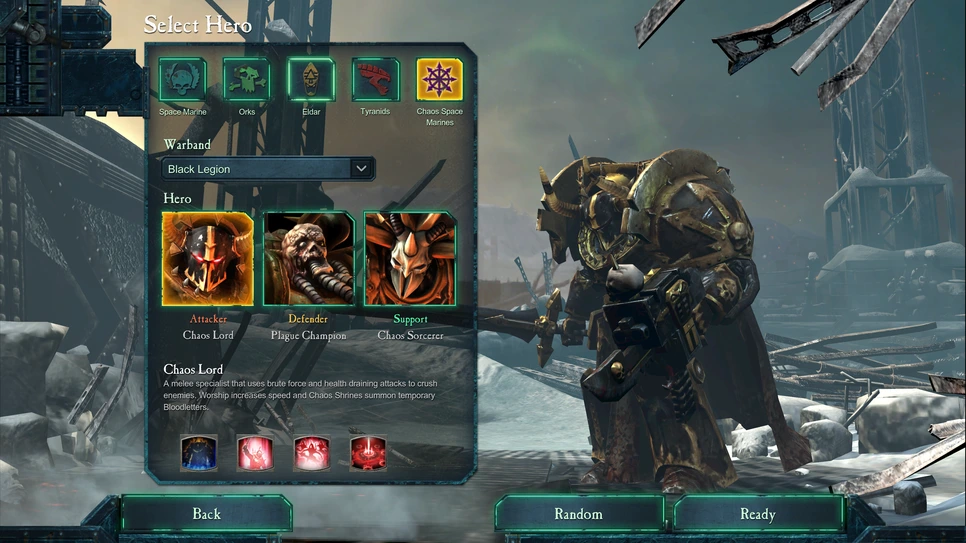Click the blue armored figure ability icon
Viewport: 966px width, 543px height.
[x=199, y=453]
